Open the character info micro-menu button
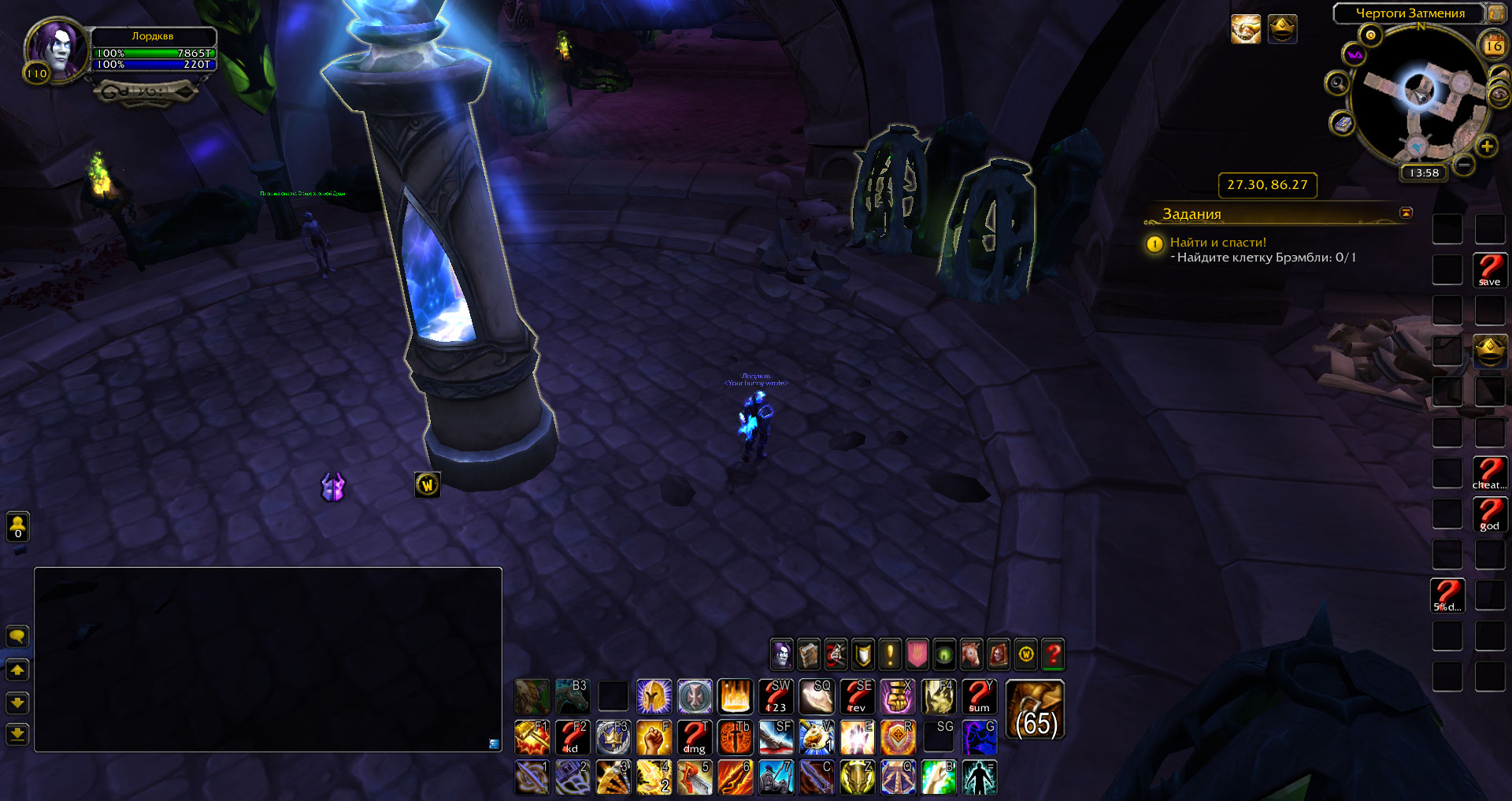Image resolution: width=1512 pixels, height=801 pixels. click(x=781, y=654)
